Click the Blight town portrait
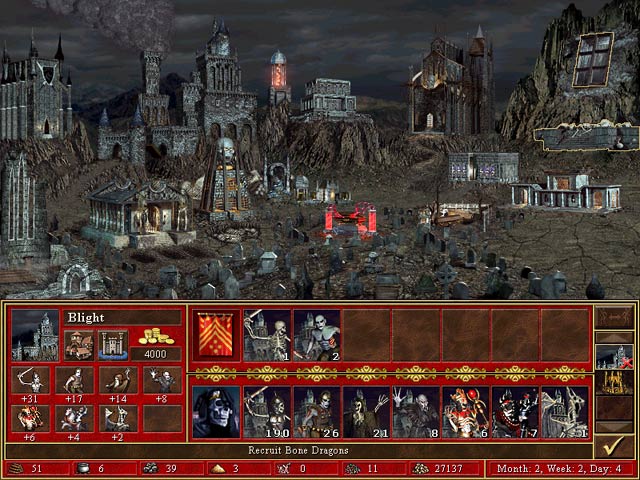Image resolution: width=640 pixels, height=480 pixels. pos(34,336)
